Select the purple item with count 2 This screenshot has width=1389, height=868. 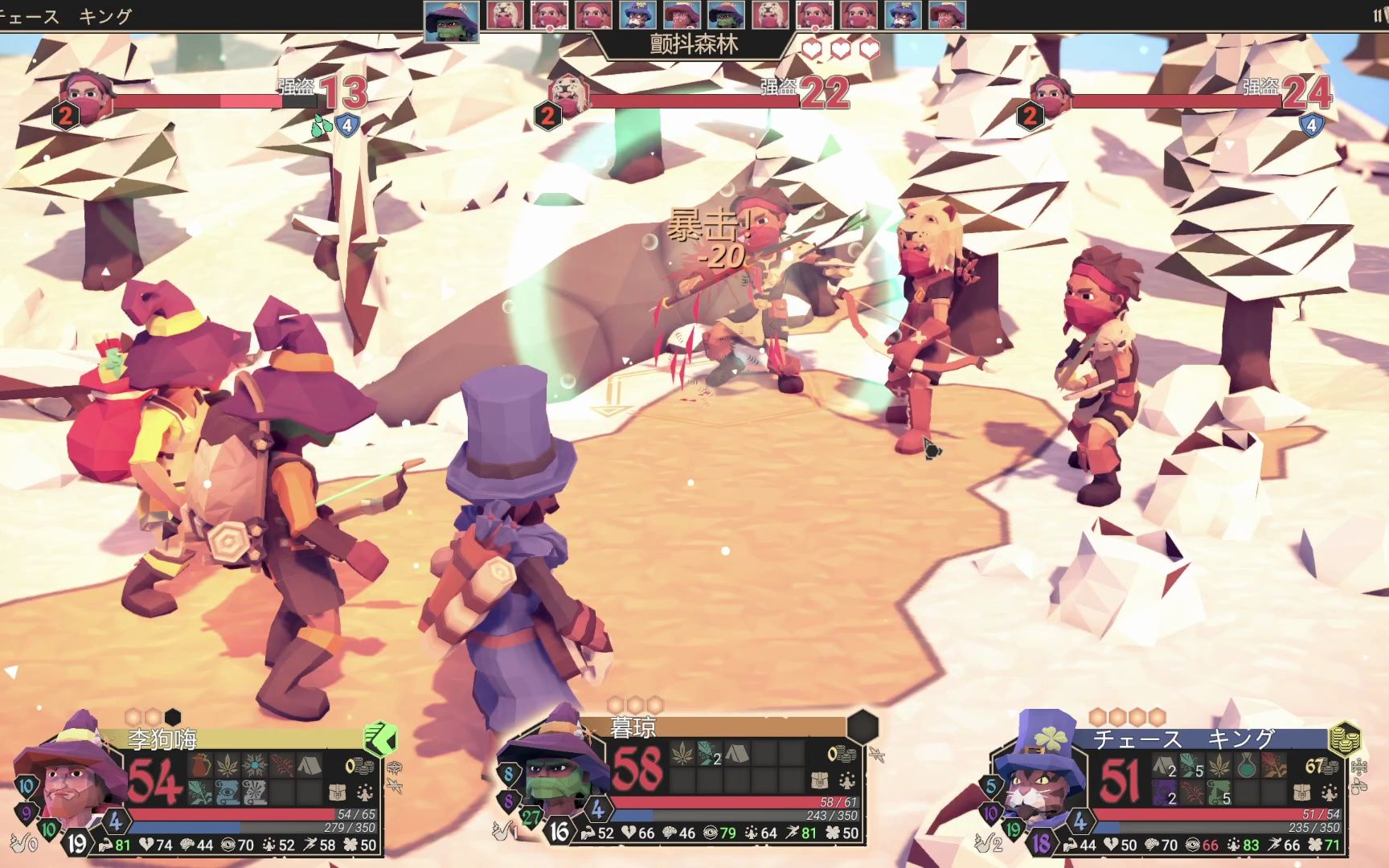click(x=1166, y=792)
